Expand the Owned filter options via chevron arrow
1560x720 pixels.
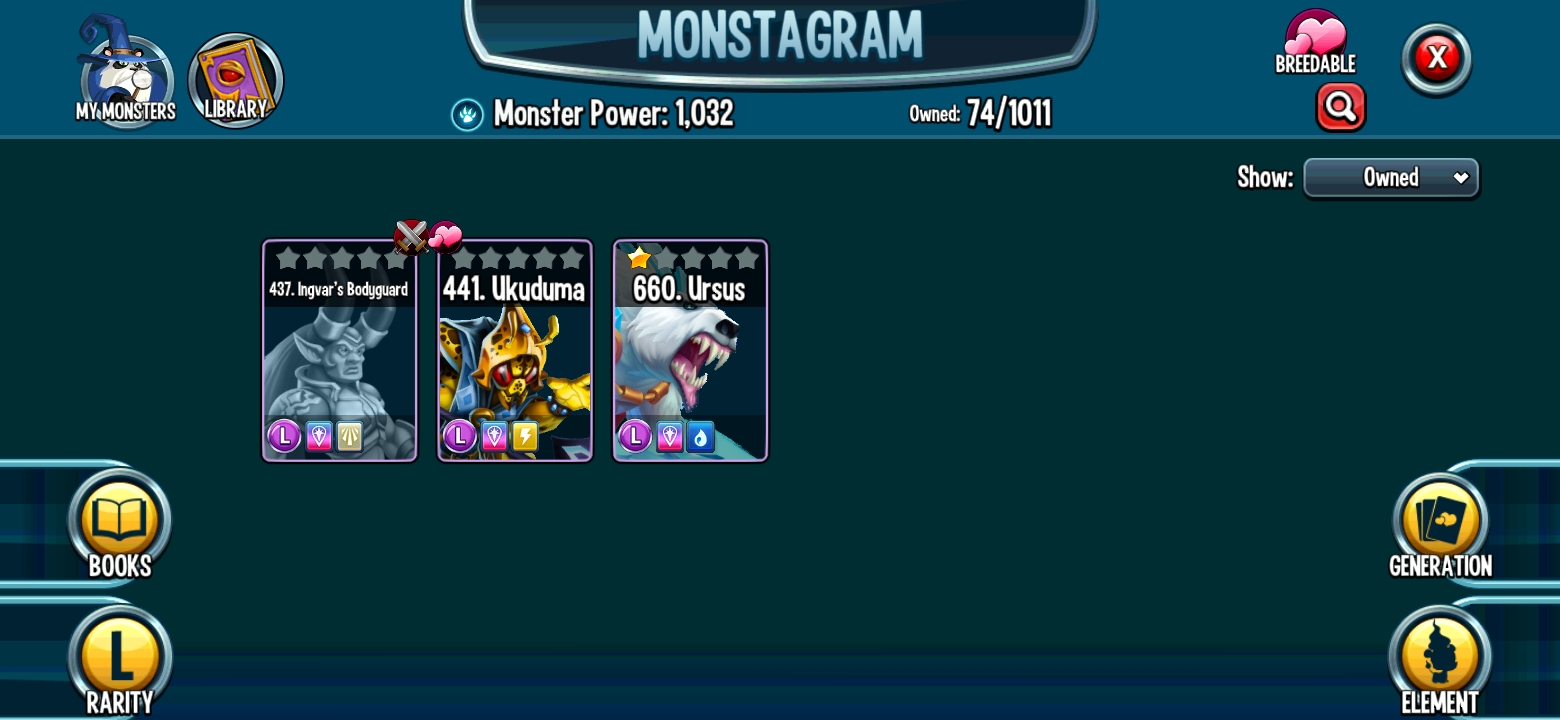coord(1461,177)
